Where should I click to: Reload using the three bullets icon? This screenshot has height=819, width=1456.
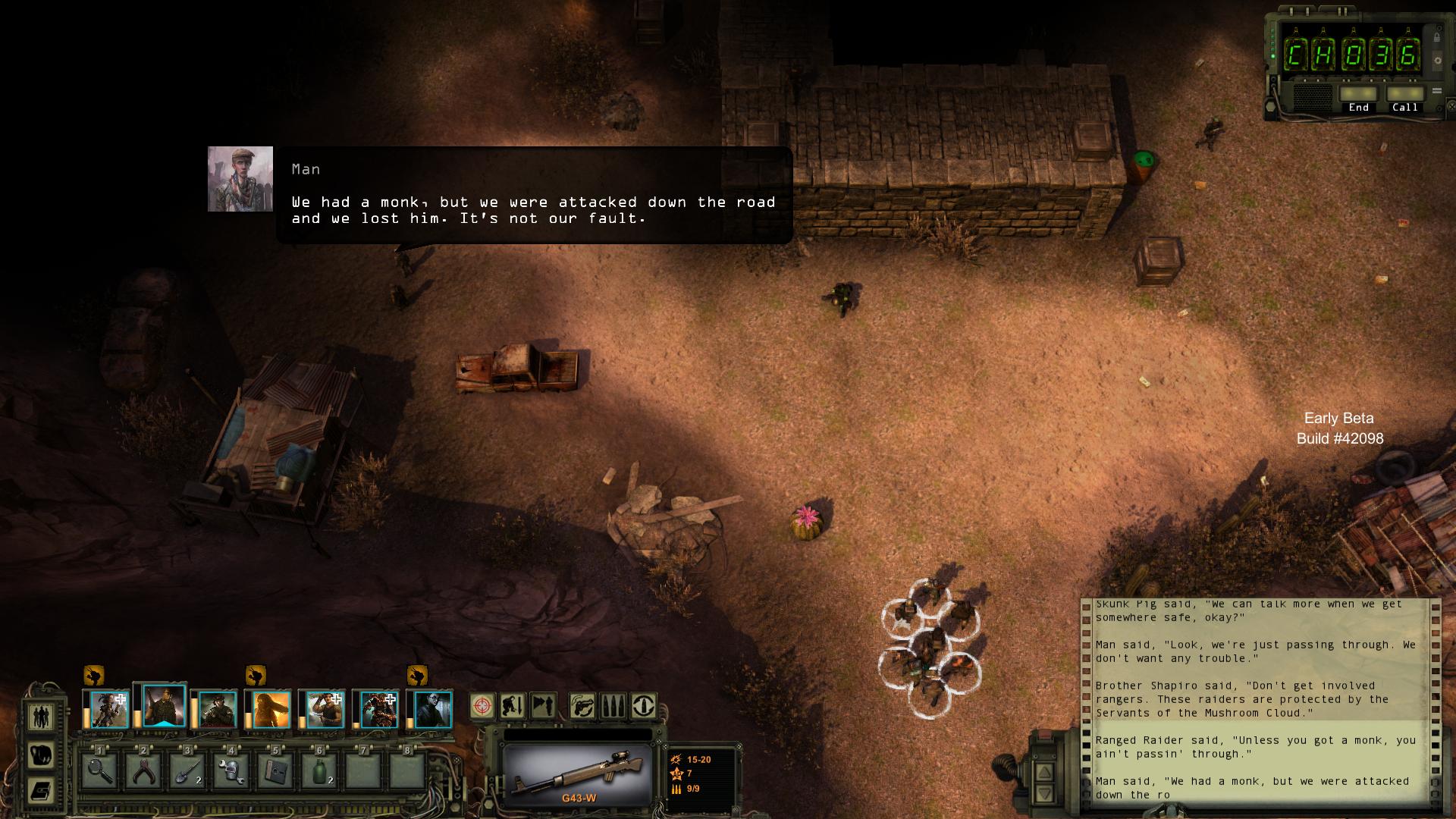point(613,706)
